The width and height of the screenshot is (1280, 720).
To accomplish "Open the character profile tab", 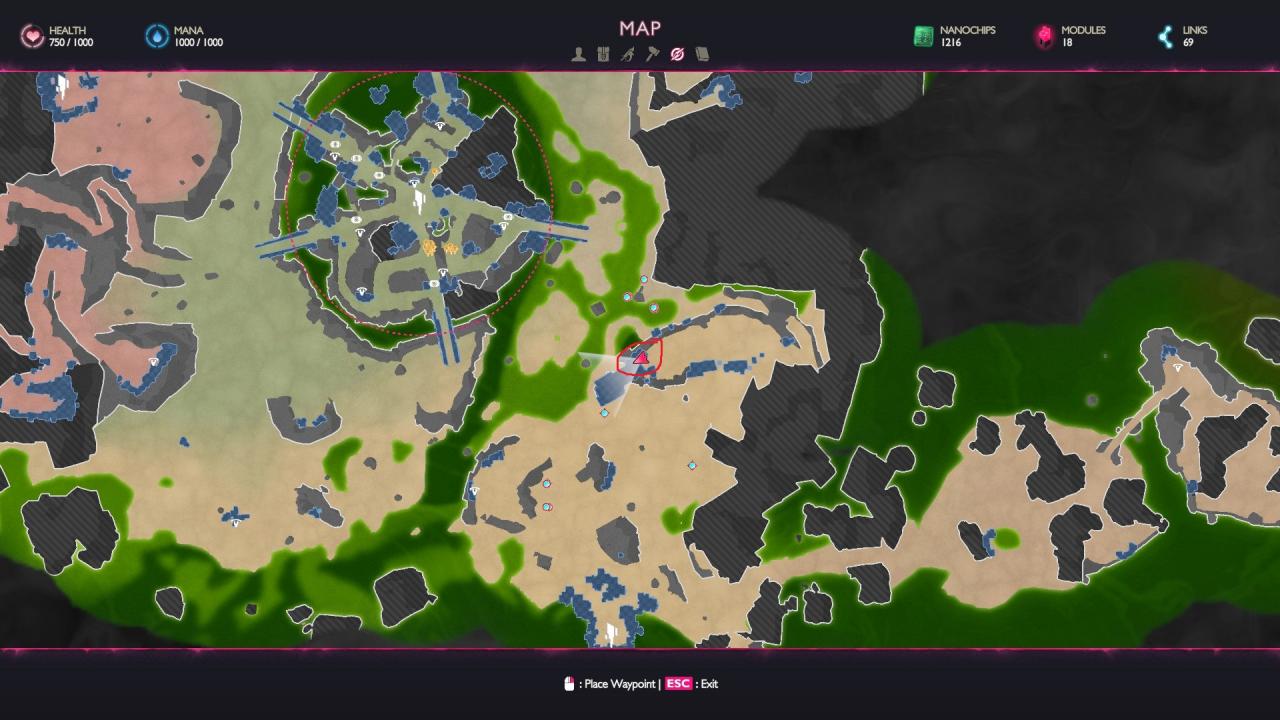I will [578, 54].
